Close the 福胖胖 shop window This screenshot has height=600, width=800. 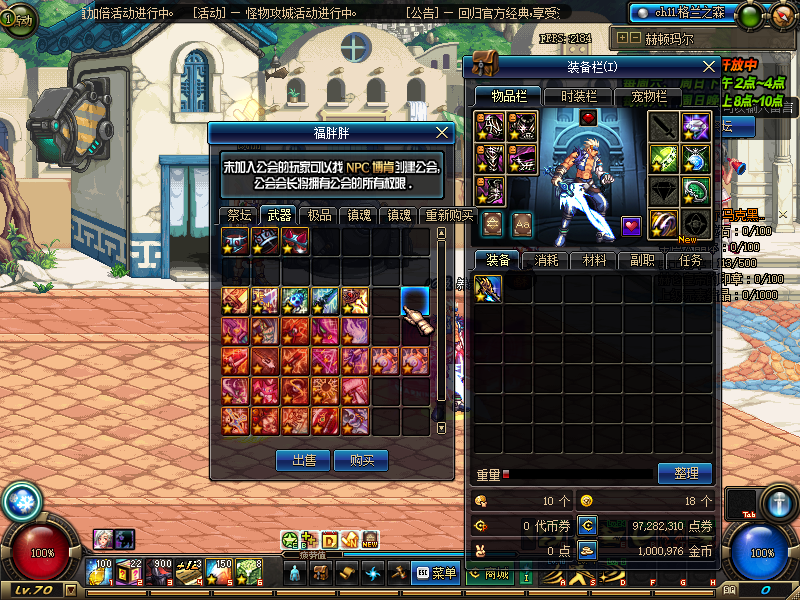443,132
